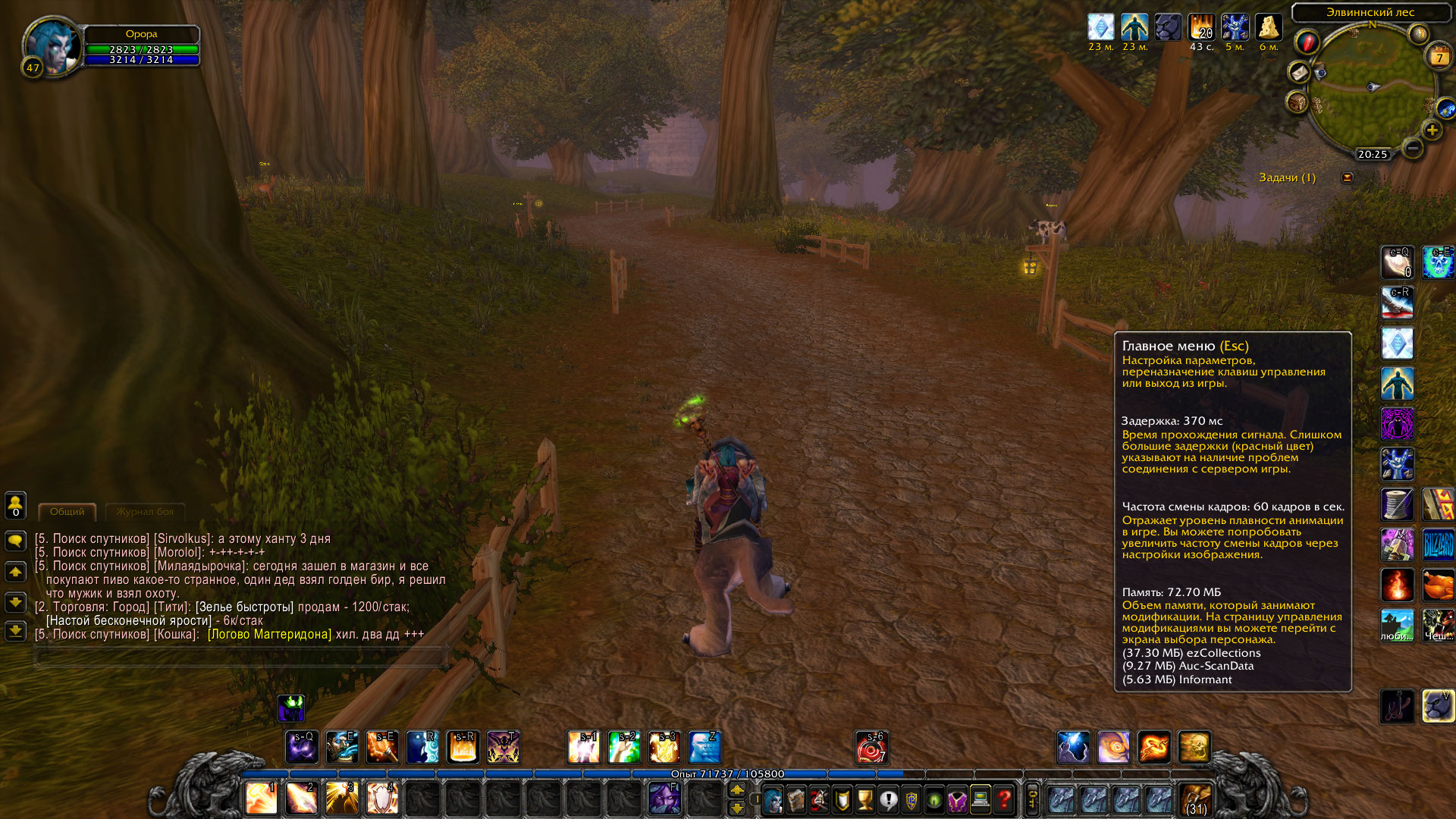Open the calendar showing day 7
Screen dimensions: 1456x819
1439,56
